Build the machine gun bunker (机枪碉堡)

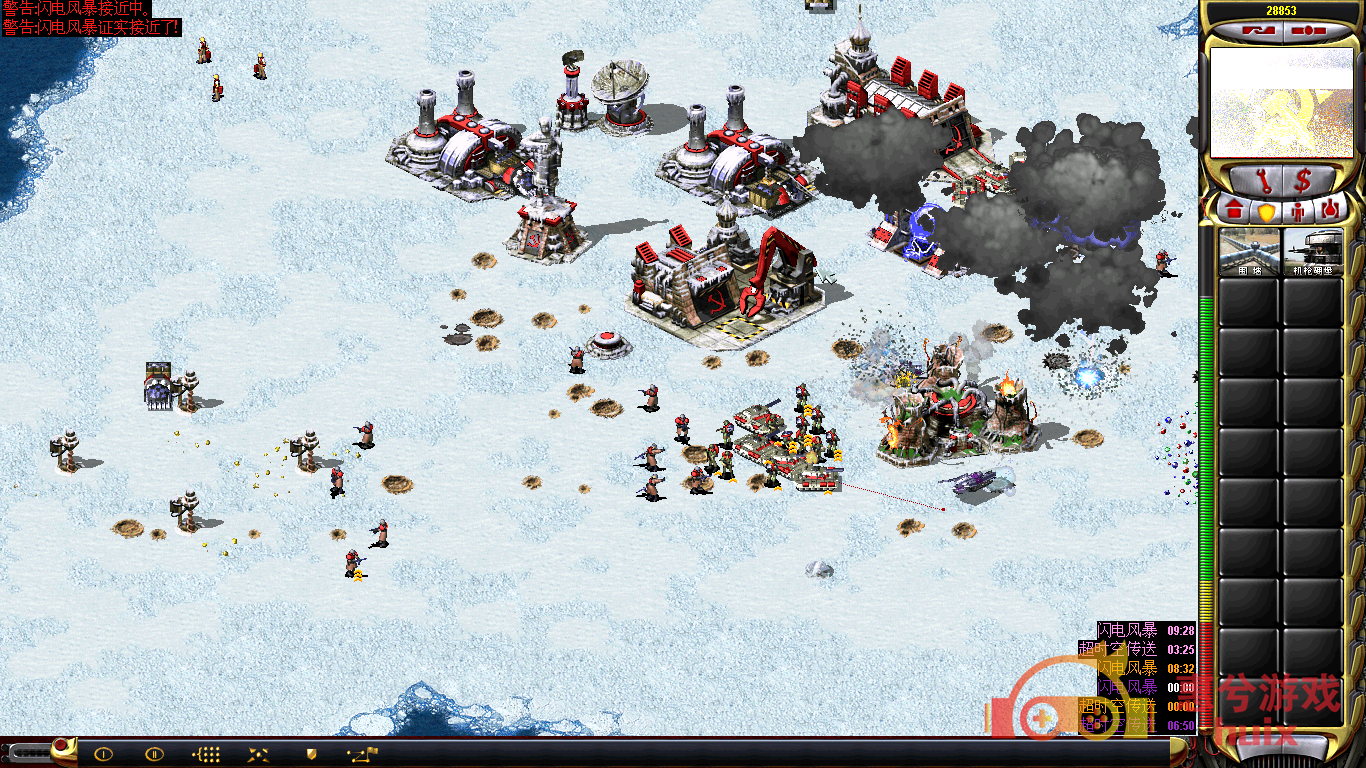pyautogui.click(x=1312, y=252)
